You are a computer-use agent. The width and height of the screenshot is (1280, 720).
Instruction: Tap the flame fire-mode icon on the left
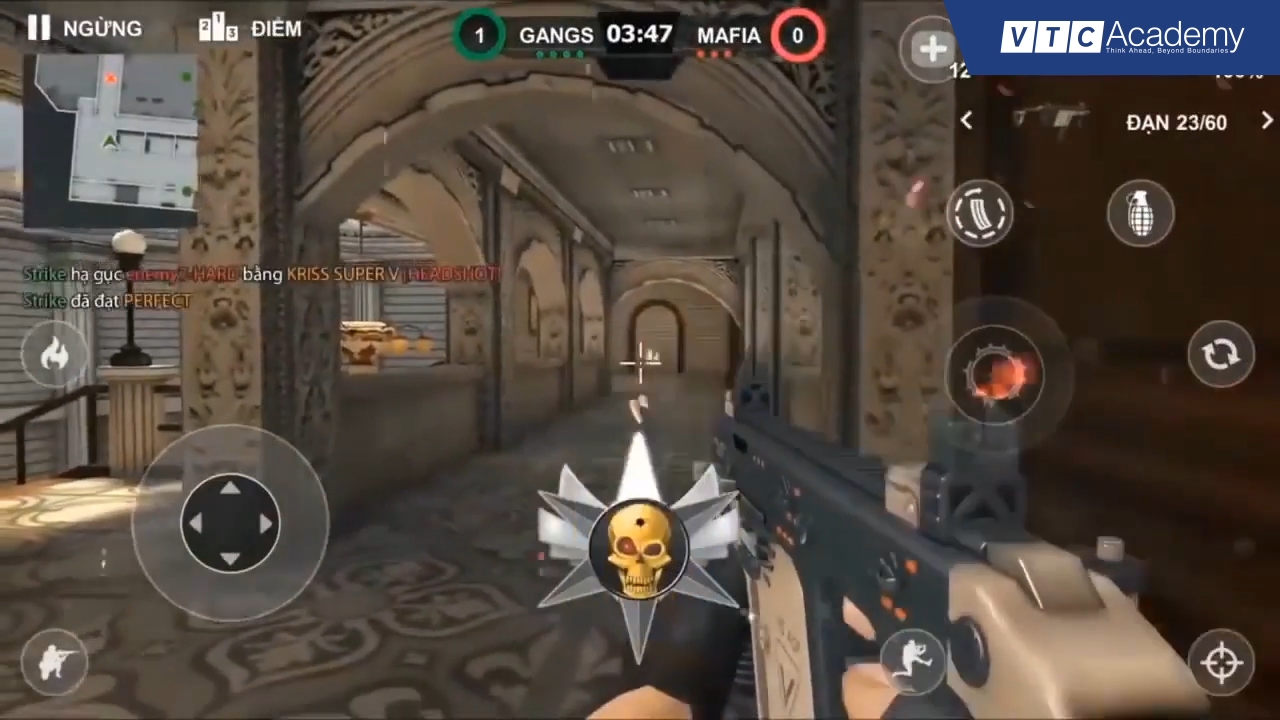click(x=55, y=355)
